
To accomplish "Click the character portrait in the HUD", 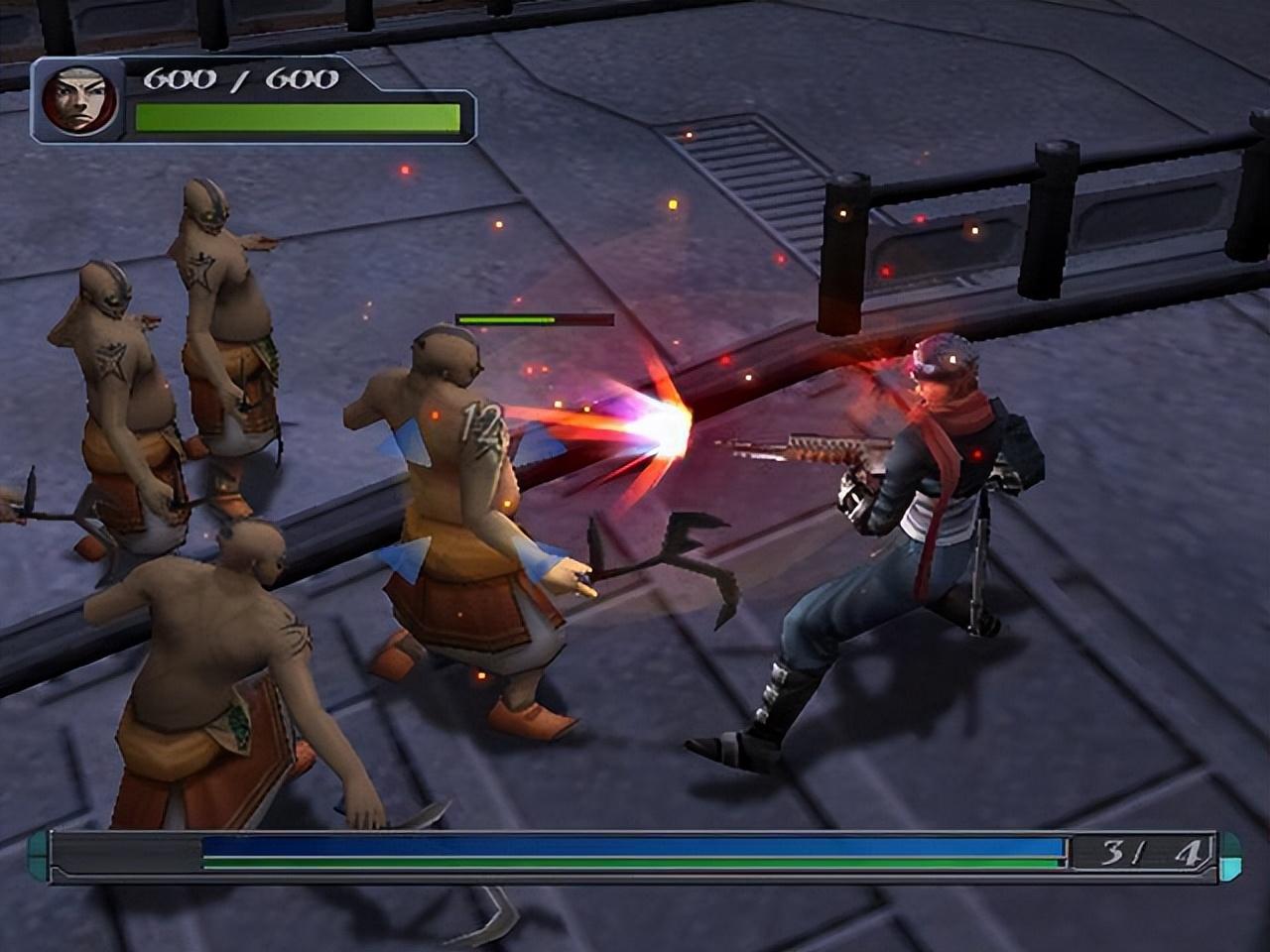I will [x=79, y=100].
